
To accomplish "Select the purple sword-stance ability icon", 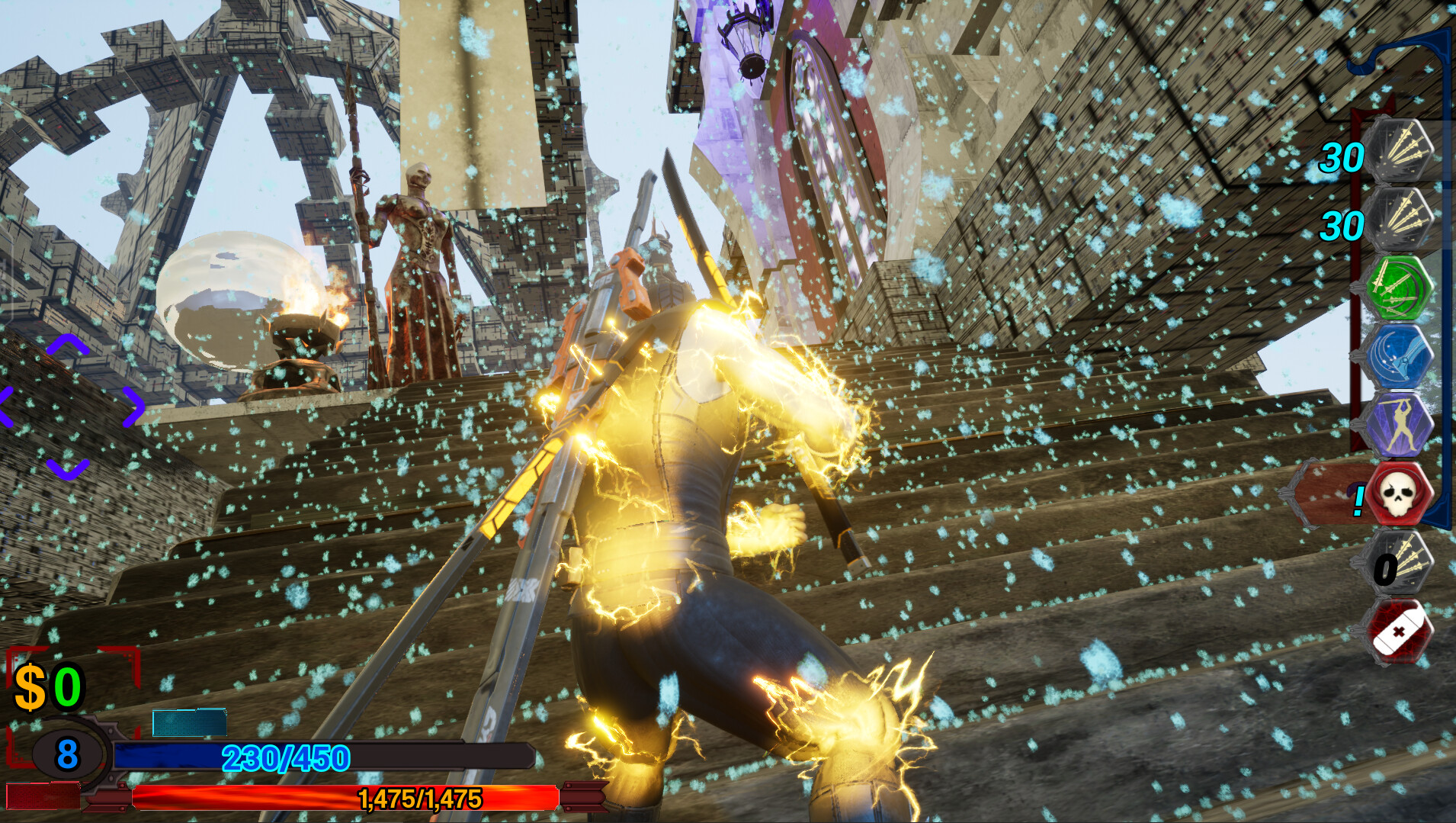I will pos(1406,425).
